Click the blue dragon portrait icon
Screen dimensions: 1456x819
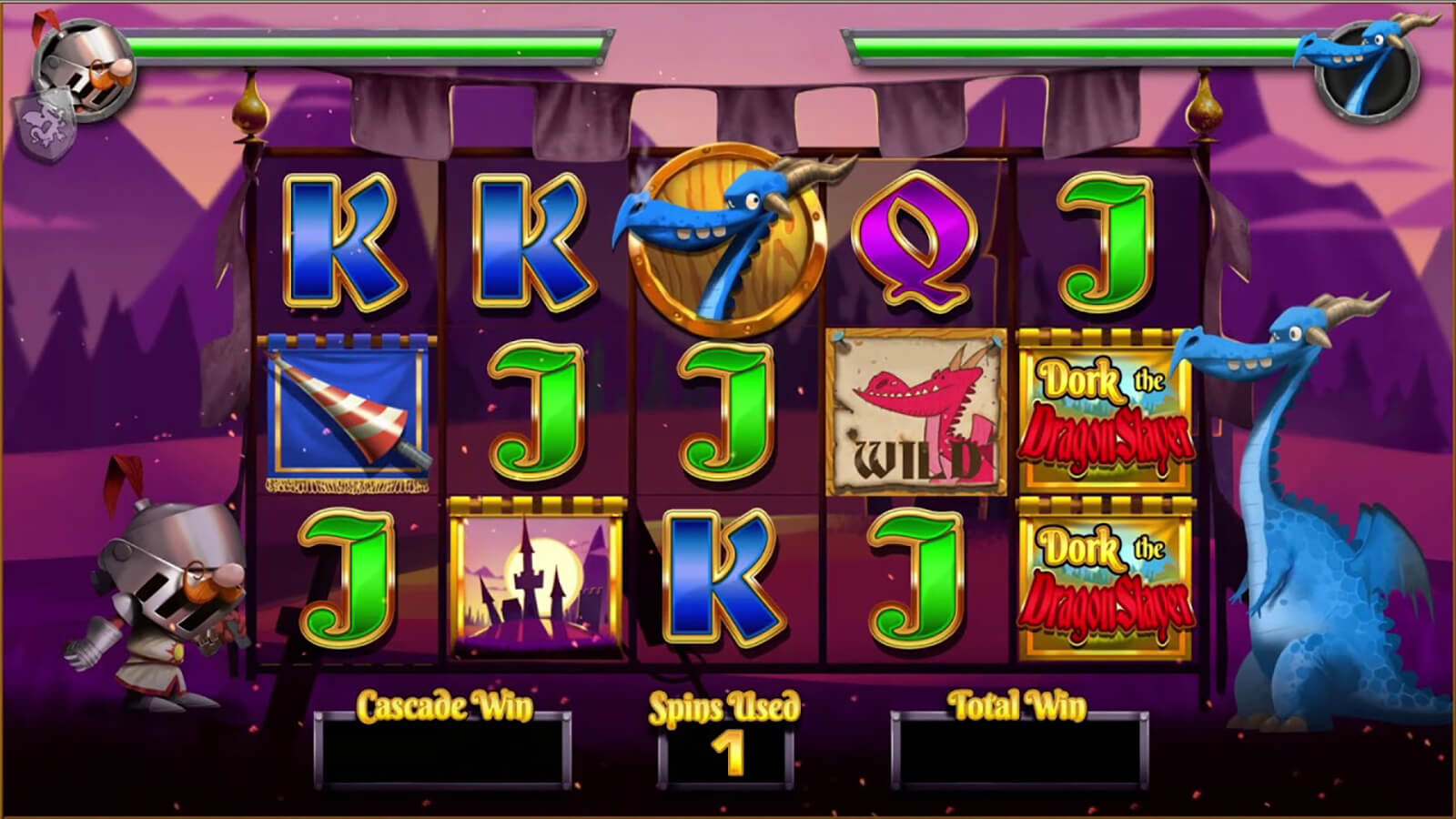pos(1365,71)
